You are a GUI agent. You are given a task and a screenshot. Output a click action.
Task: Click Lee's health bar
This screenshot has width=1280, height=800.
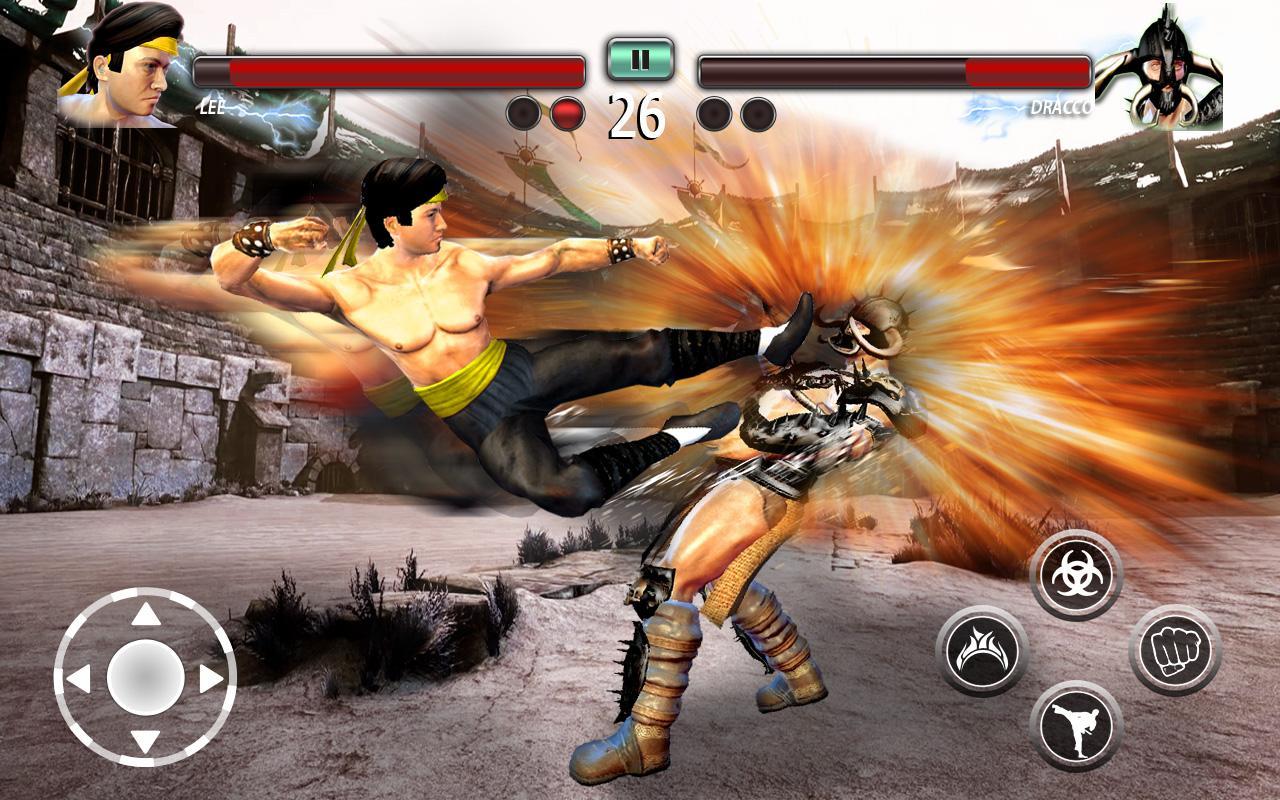(x=390, y=71)
